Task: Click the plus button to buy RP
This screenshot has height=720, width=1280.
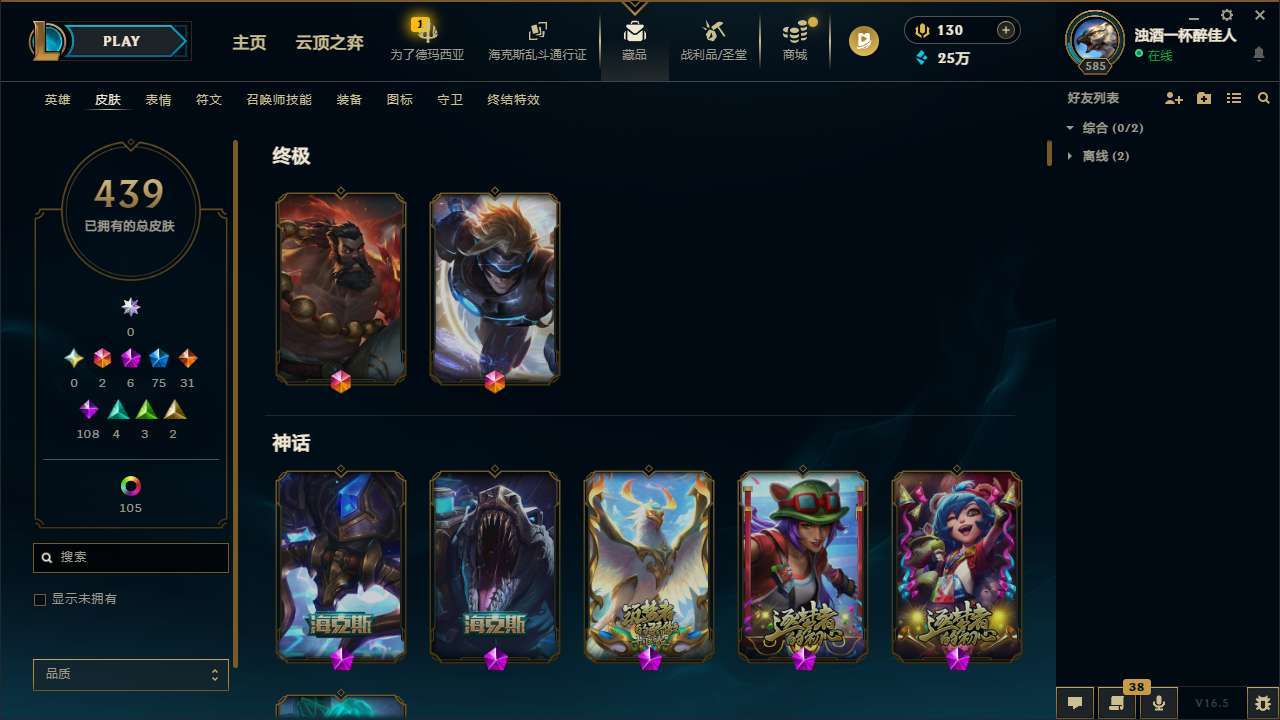Action: point(1004,30)
